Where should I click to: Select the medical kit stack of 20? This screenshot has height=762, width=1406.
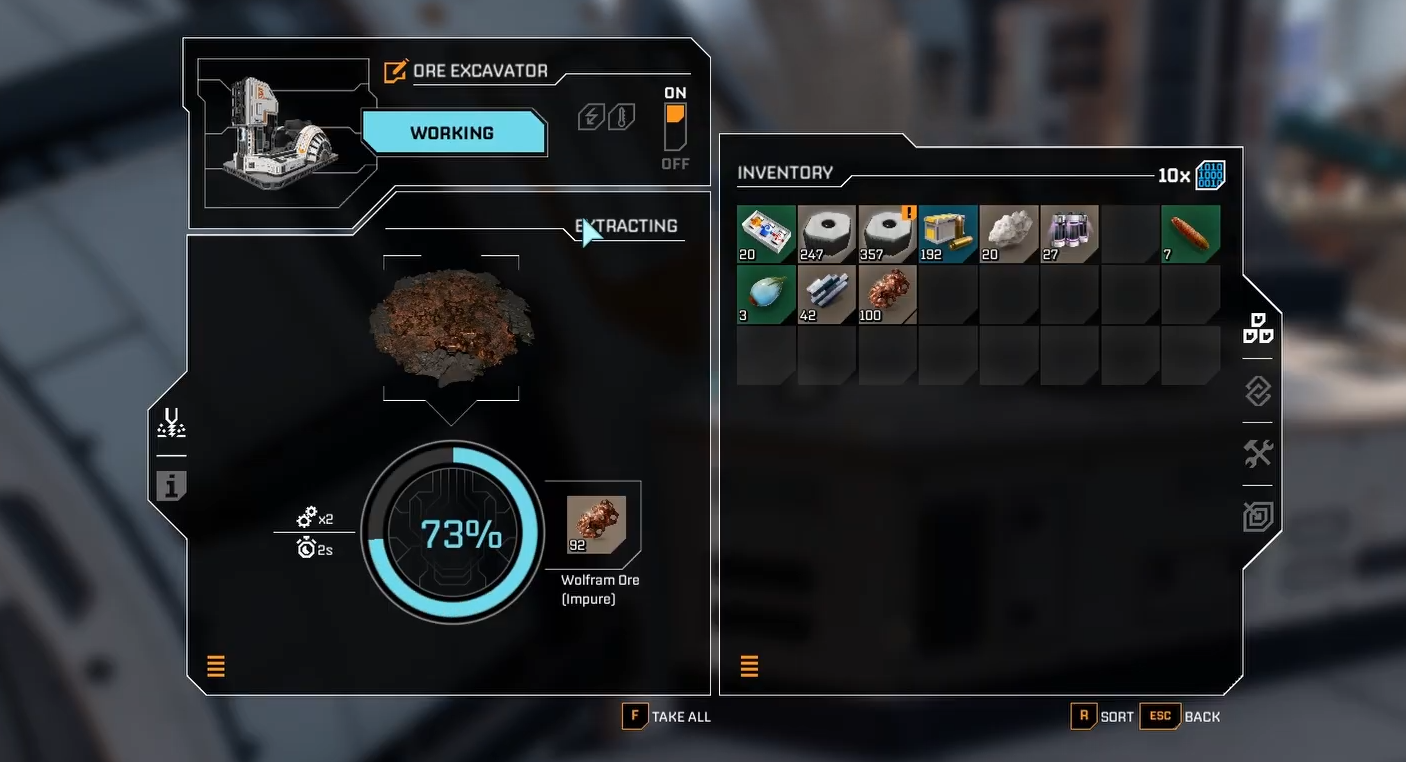pyautogui.click(x=767, y=234)
